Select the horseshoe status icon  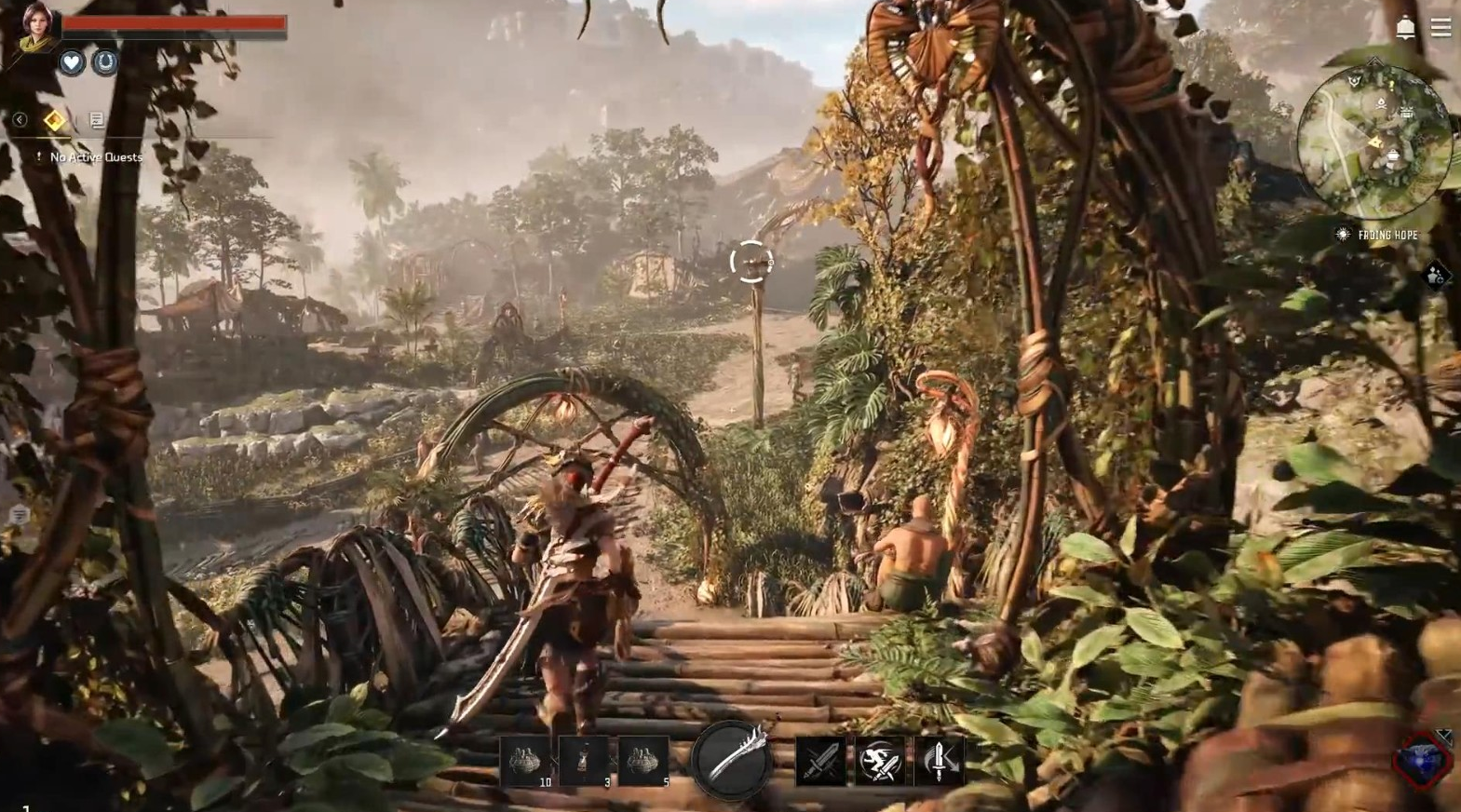(x=105, y=62)
